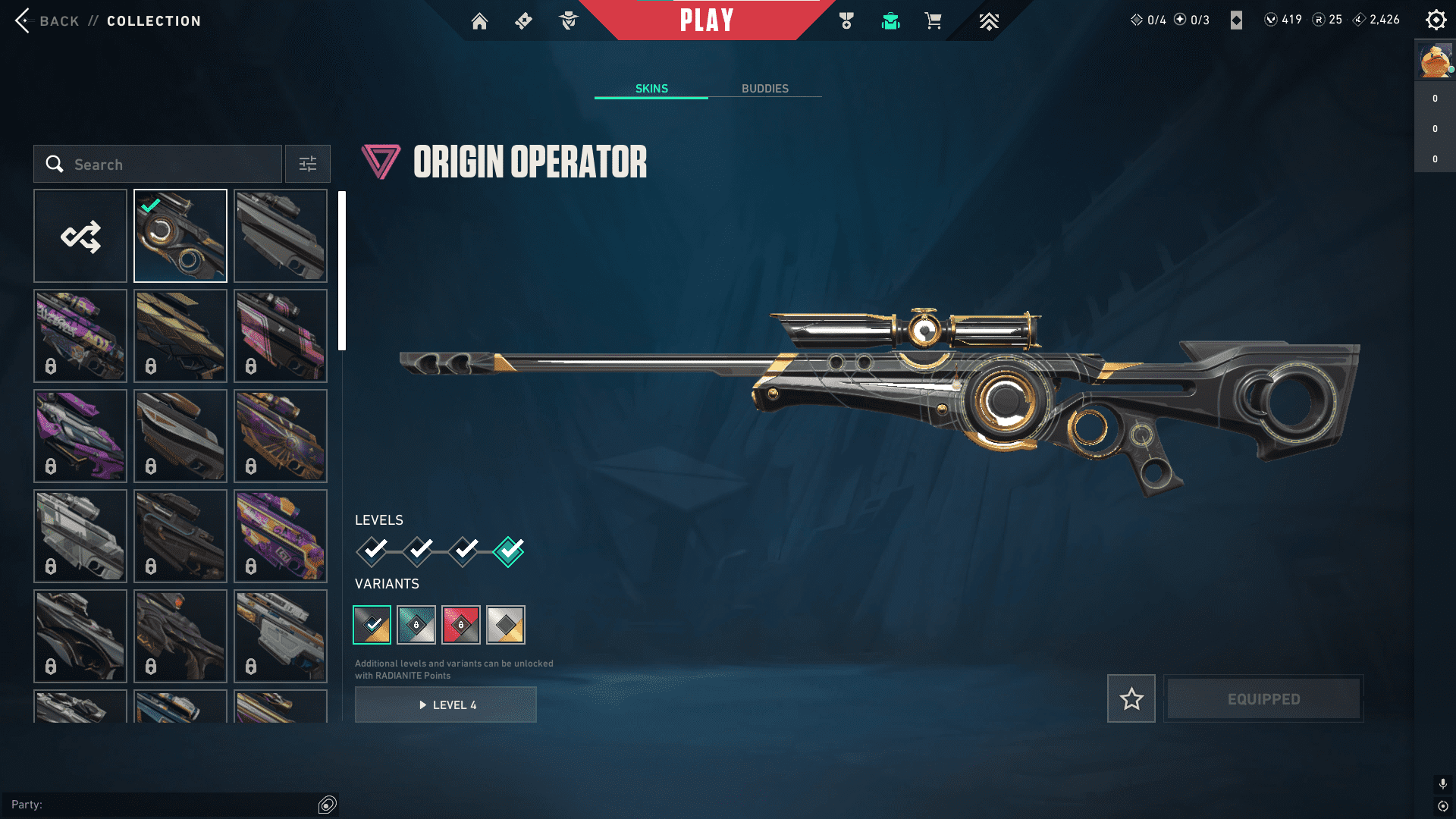Choose the grey and gold variant swatch
Screen dimensions: 1456x819
coord(506,625)
